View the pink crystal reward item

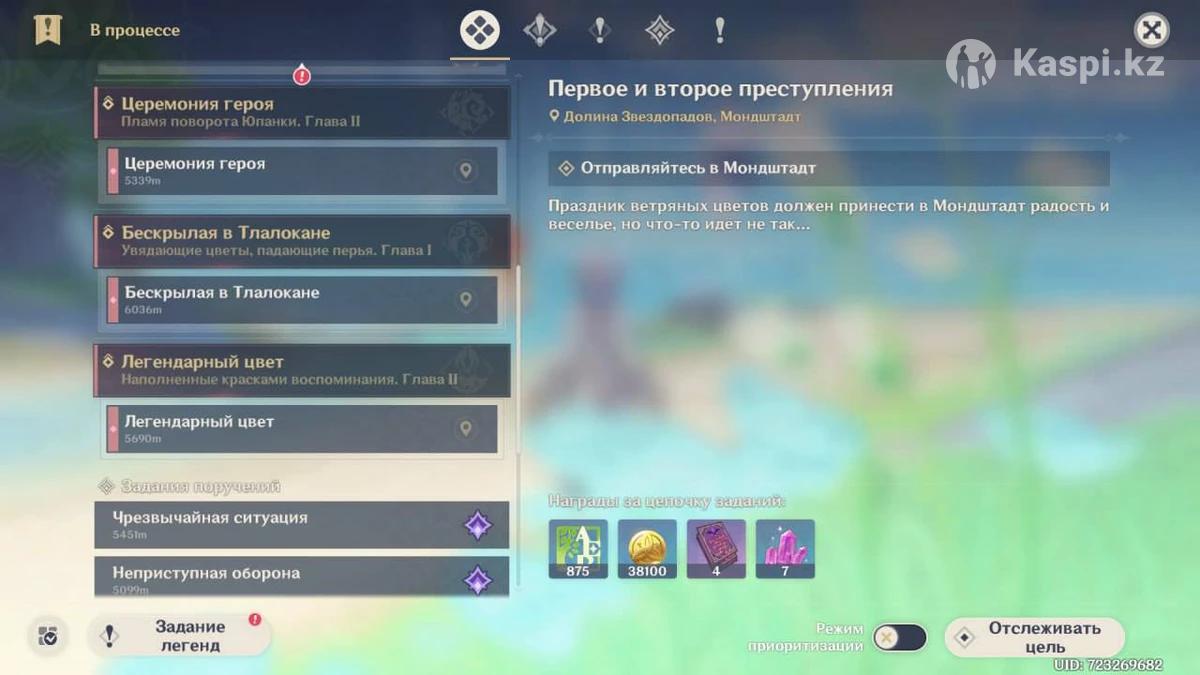[x=785, y=548]
